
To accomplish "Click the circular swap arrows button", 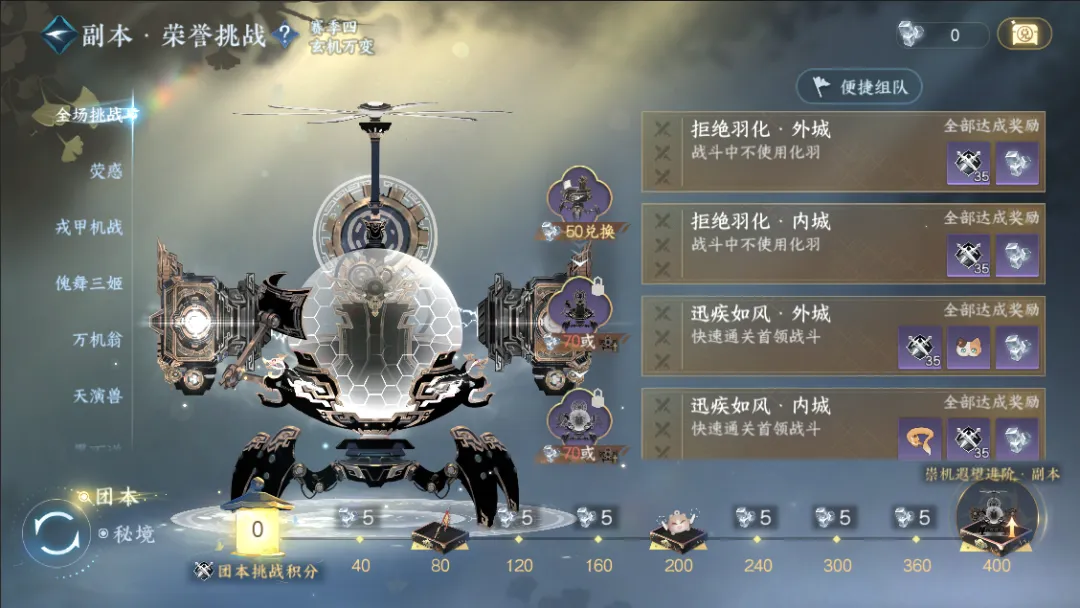I will click(50, 534).
